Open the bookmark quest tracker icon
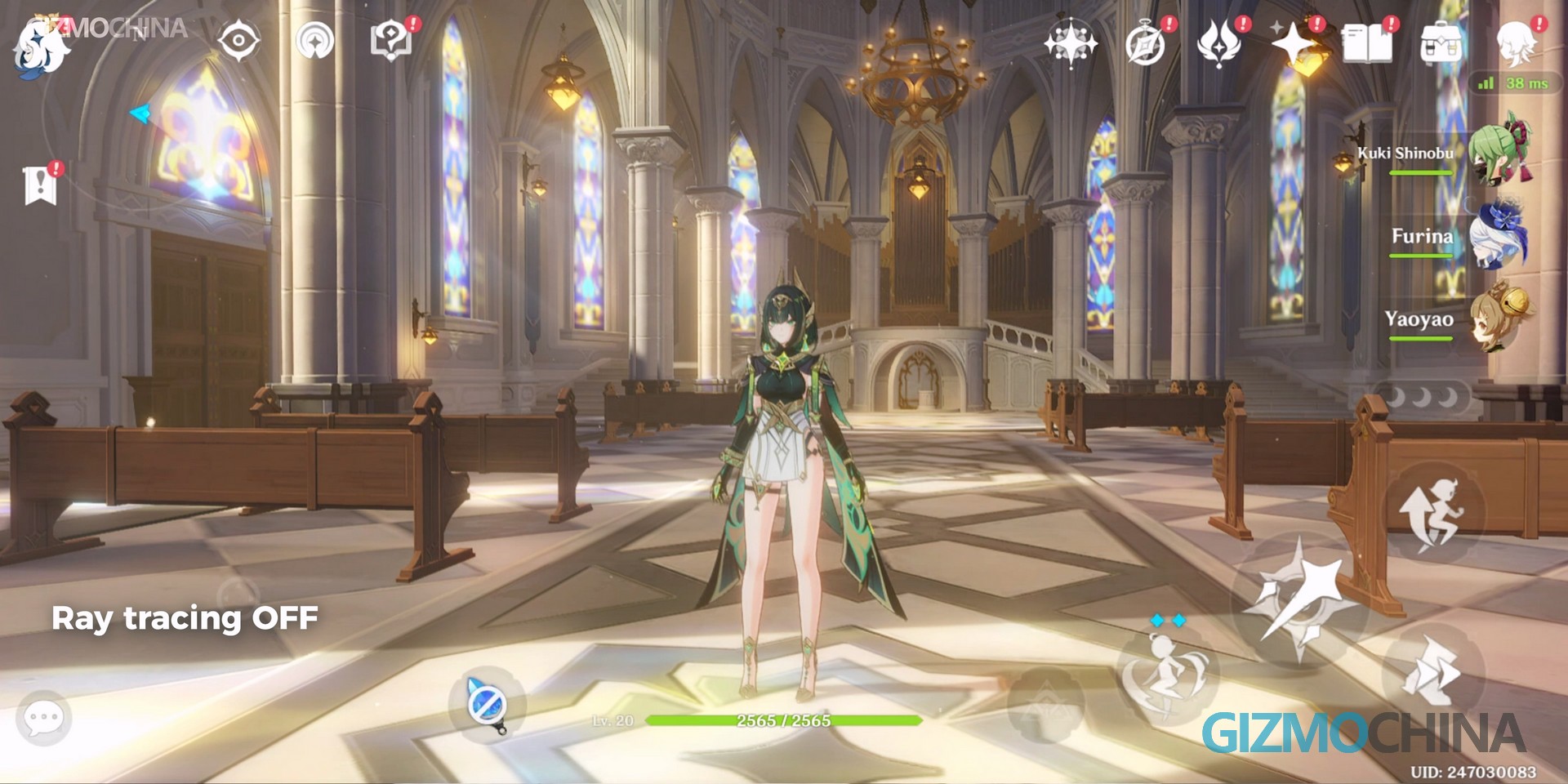Image resolution: width=1568 pixels, height=784 pixels. tap(40, 185)
